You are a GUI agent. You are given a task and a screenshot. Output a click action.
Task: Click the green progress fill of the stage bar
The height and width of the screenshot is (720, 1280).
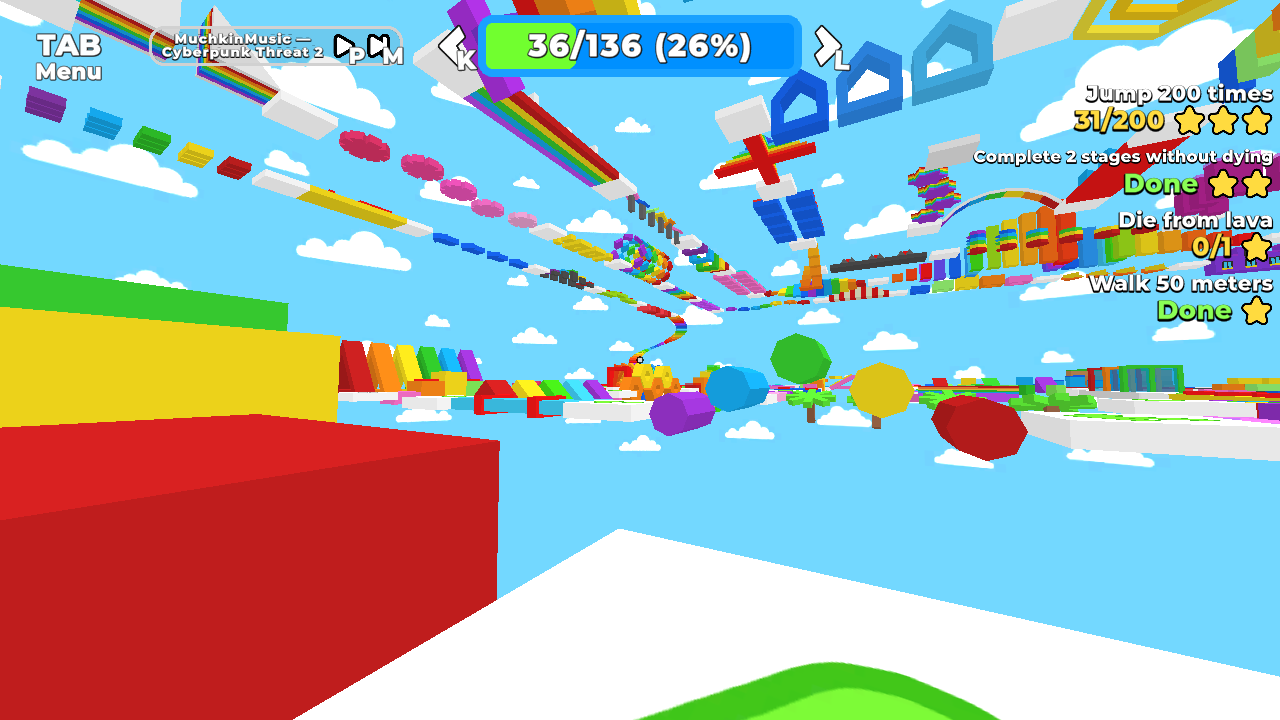530,44
